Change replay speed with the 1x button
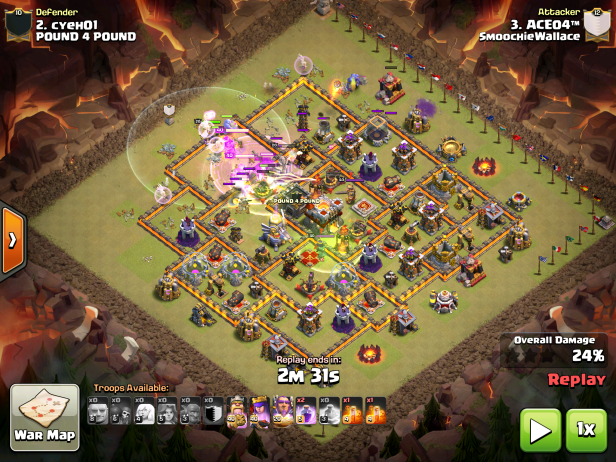Image resolution: width=616 pixels, height=462 pixels. 587,431
